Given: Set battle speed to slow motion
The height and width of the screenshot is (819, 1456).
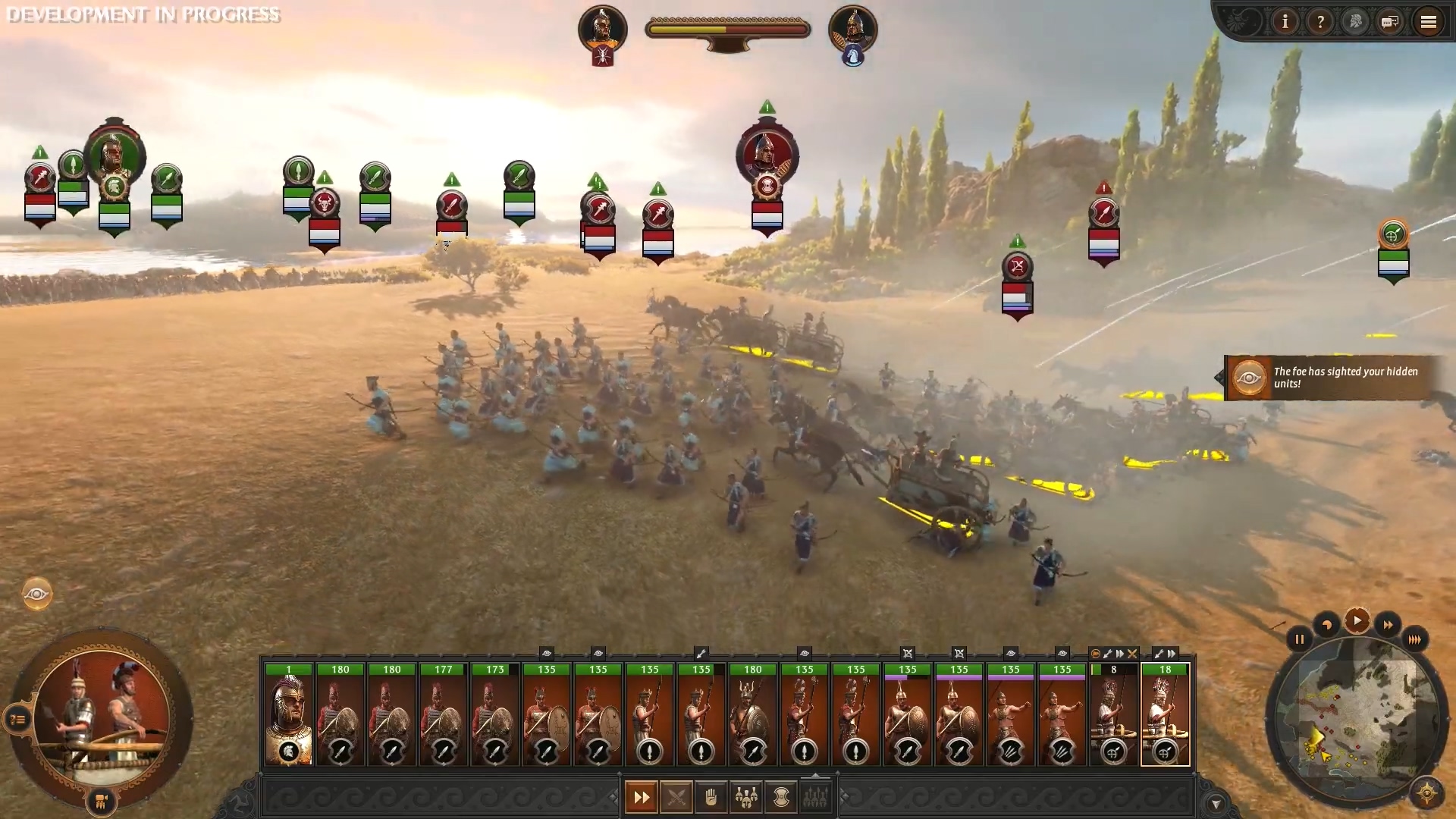Looking at the screenshot, I should [1326, 626].
